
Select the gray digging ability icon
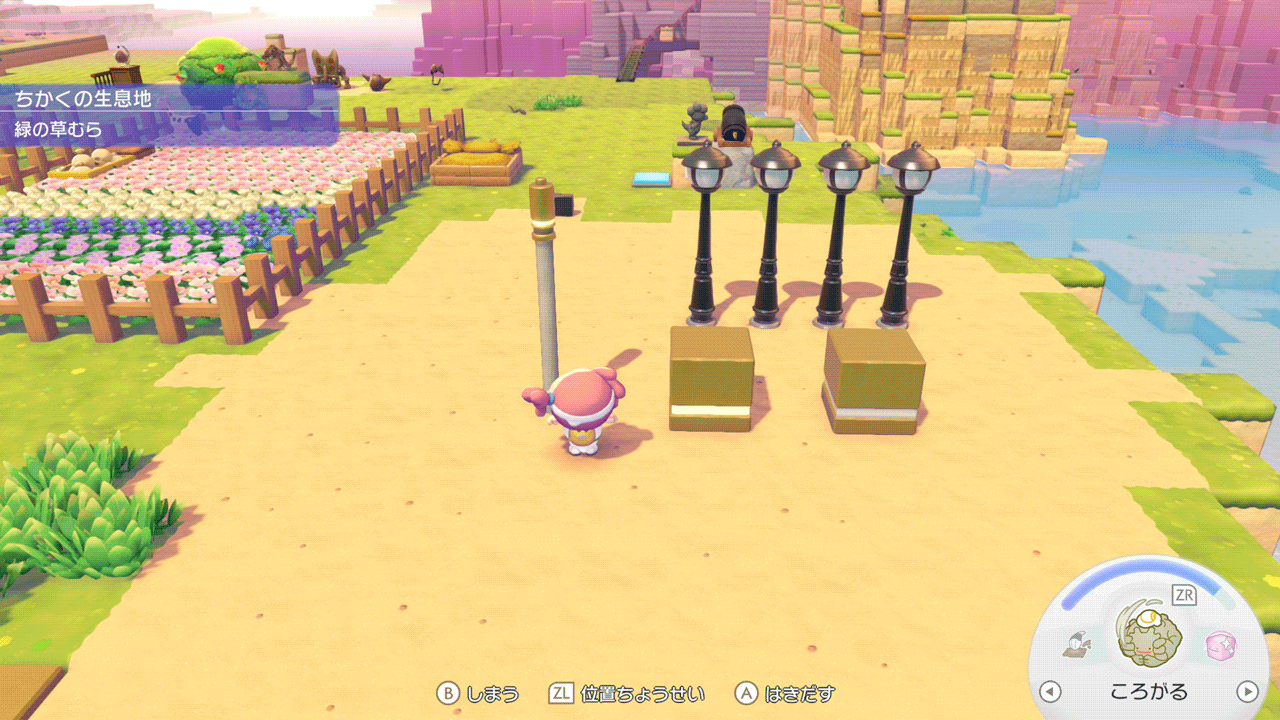(x=1077, y=645)
